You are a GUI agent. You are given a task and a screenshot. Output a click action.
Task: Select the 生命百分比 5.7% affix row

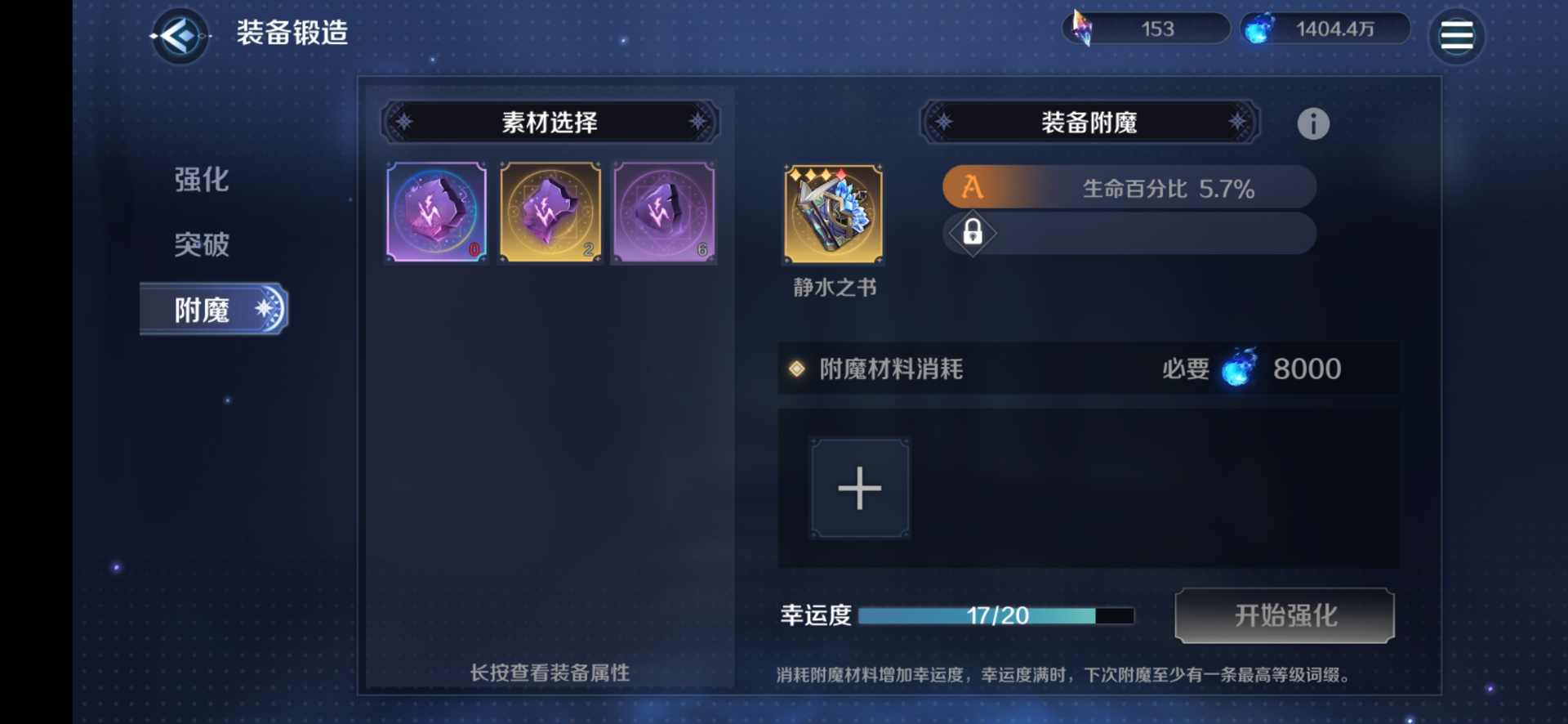(1160, 186)
